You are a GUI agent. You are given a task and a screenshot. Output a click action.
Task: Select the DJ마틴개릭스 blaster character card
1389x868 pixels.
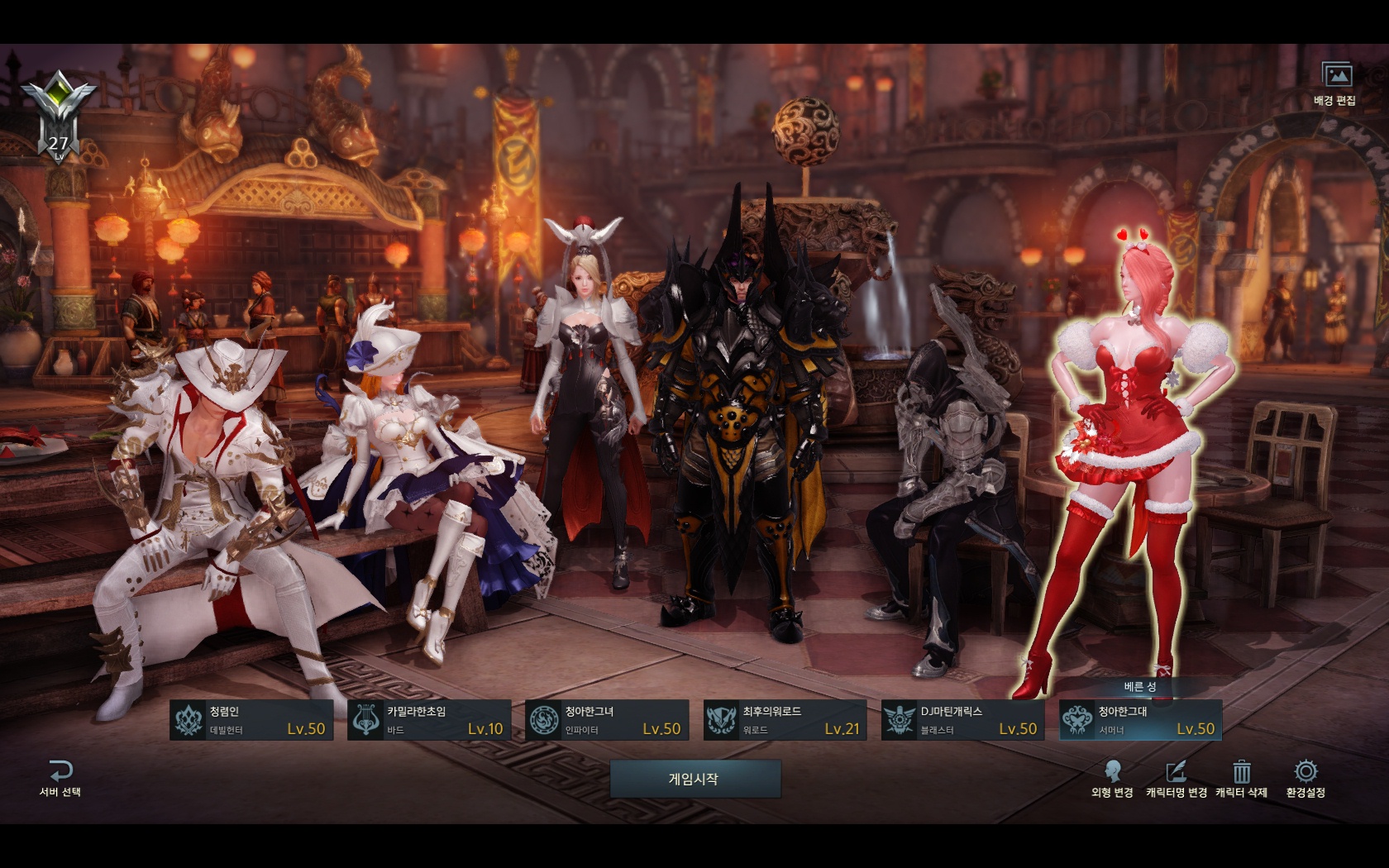coord(962,720)
